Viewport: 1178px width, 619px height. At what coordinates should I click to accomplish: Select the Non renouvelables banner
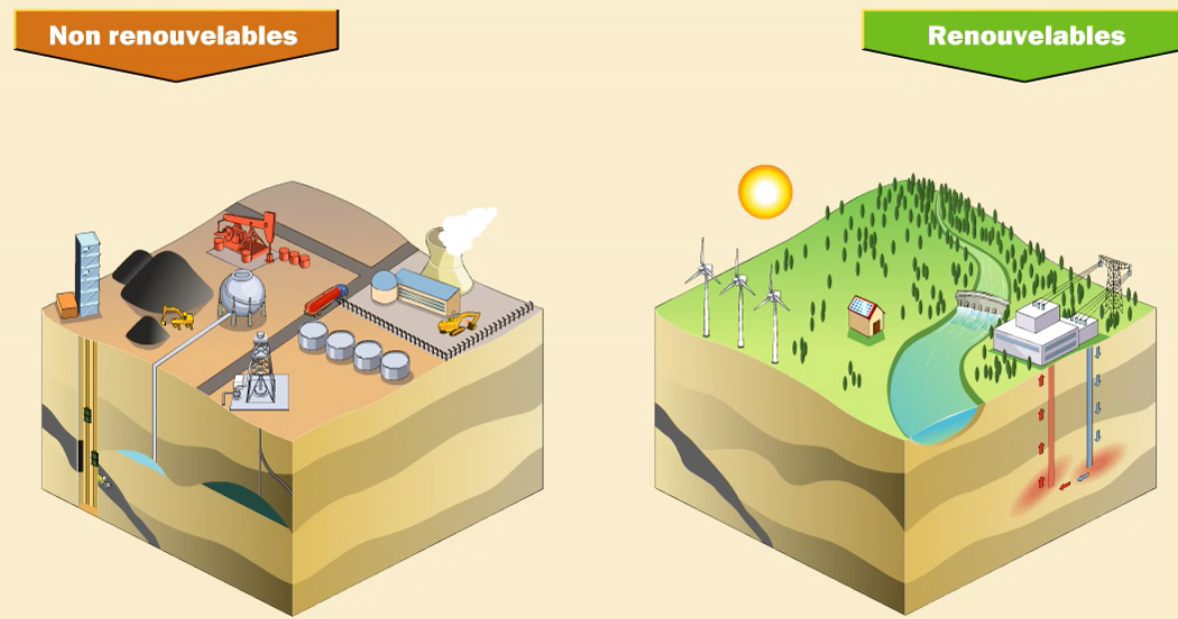[174, 38]
